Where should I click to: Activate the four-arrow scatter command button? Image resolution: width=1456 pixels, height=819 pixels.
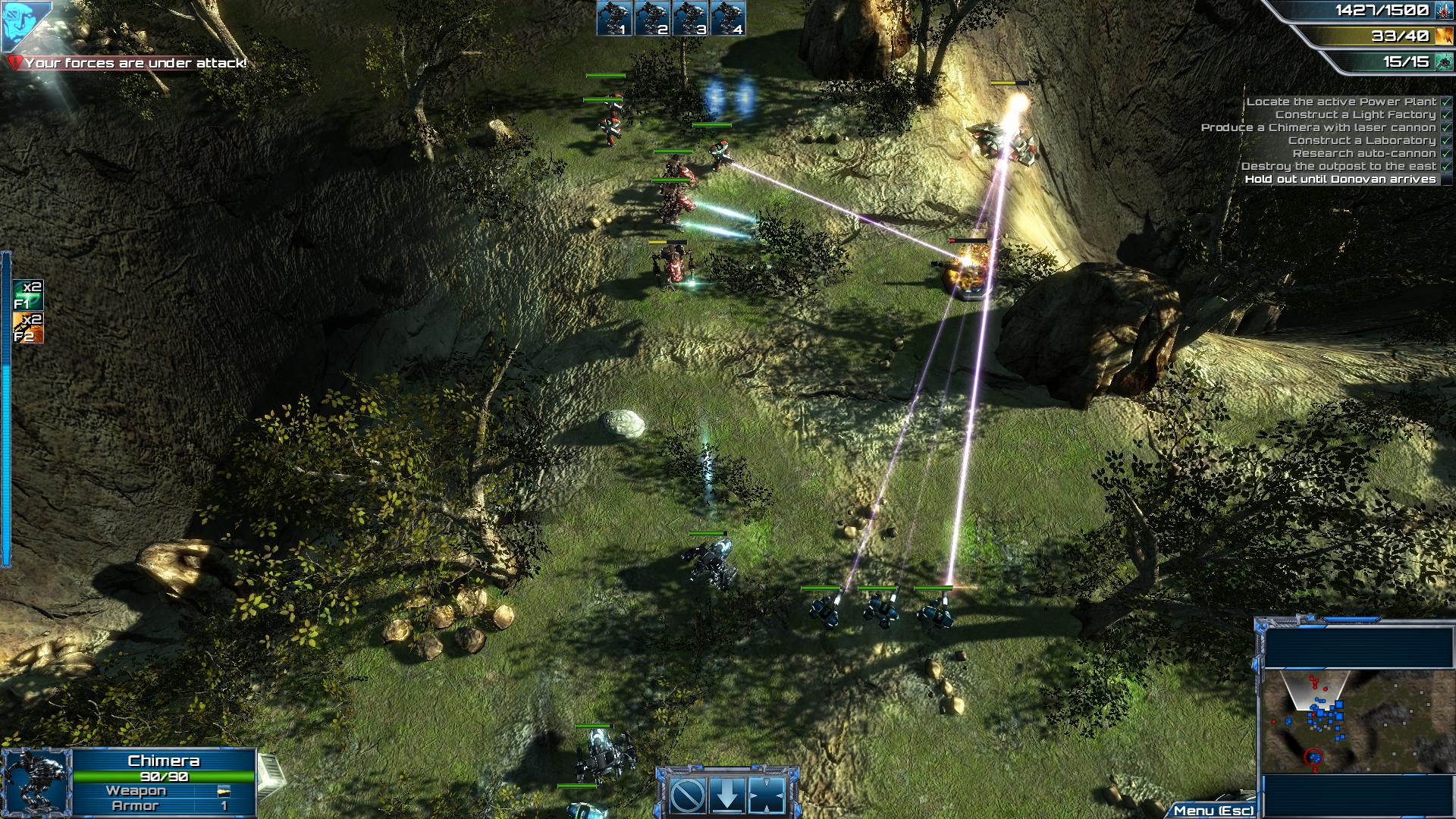(x=767, y=795)
